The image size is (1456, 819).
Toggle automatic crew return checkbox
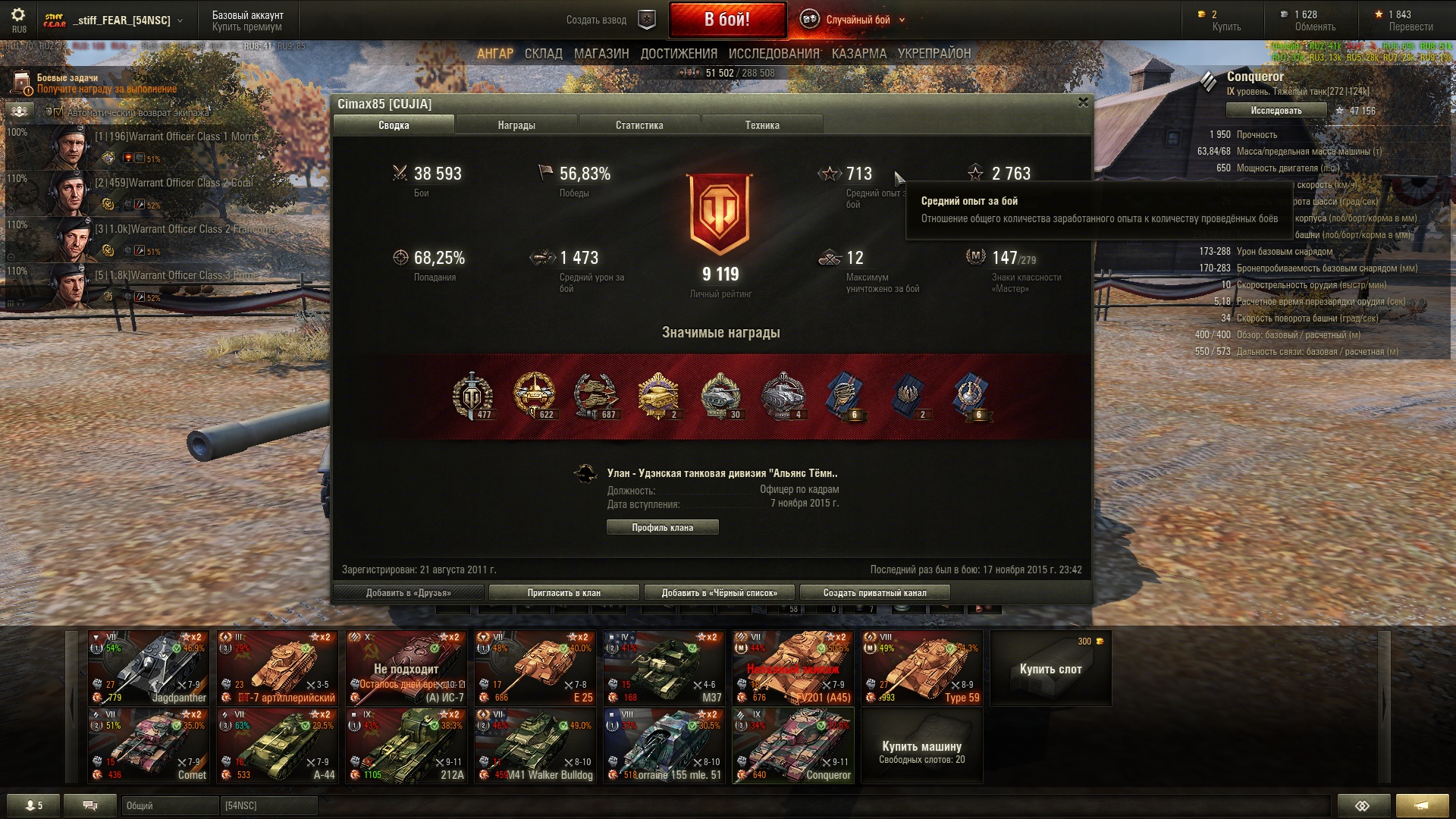coord(58,112)
